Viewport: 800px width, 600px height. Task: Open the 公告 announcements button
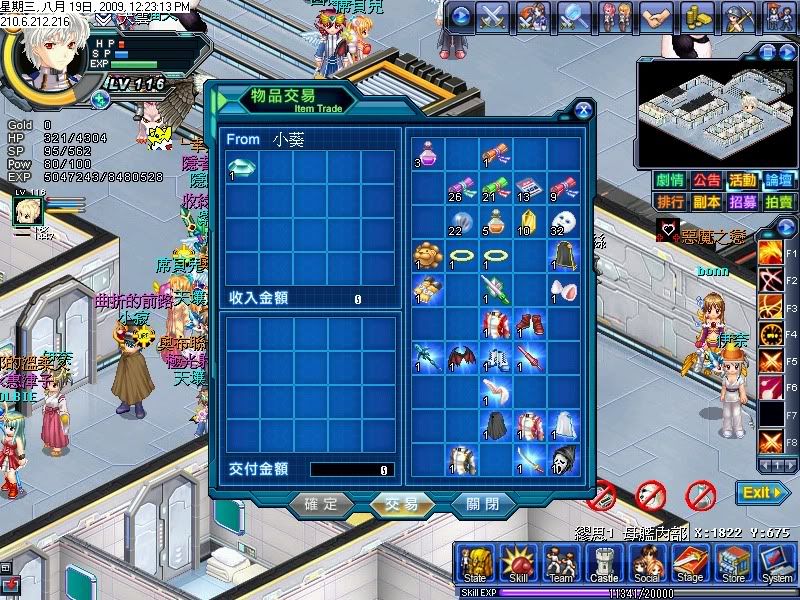[707, 181]
